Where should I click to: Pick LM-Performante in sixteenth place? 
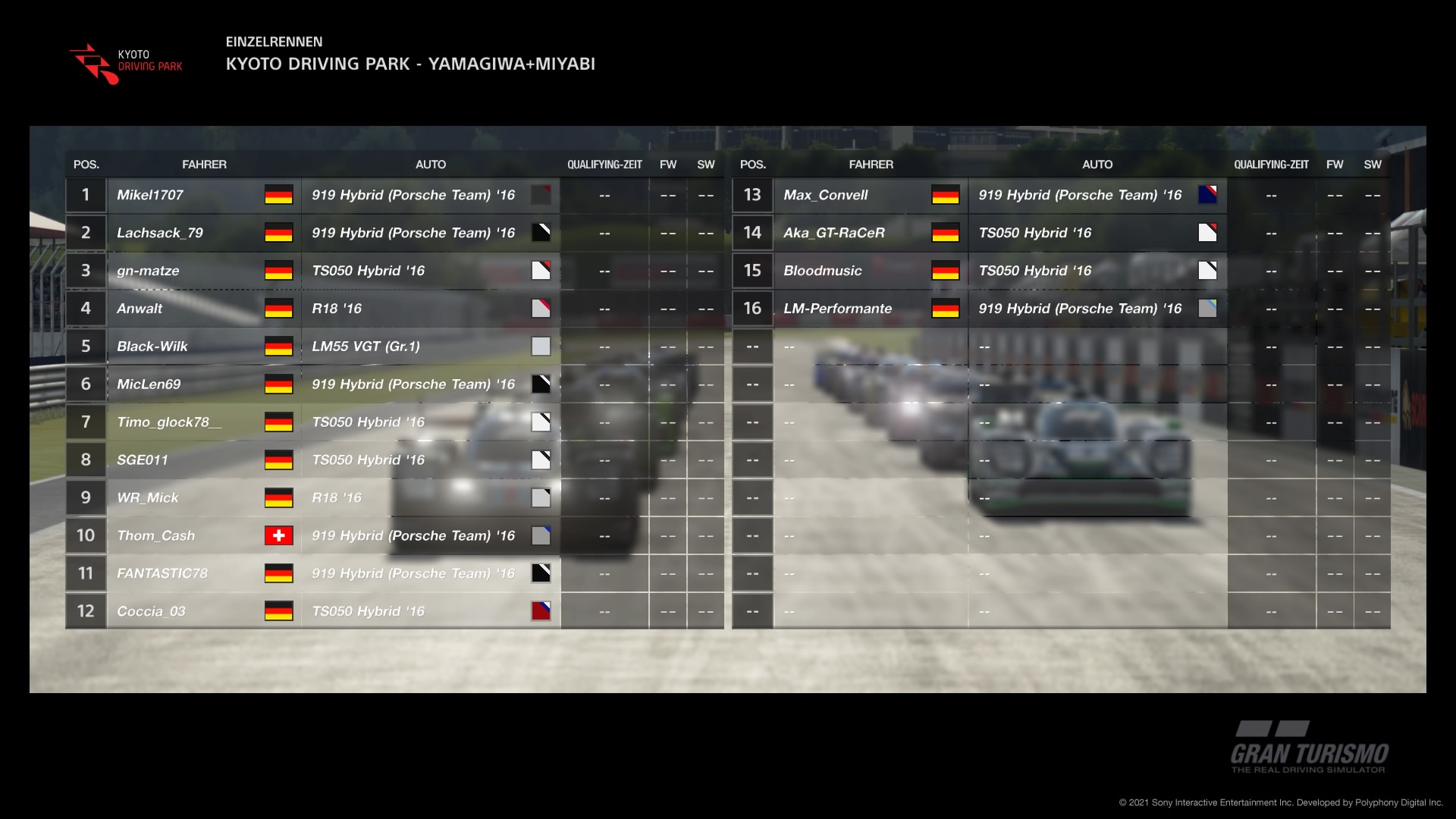(x=838, y=309)
